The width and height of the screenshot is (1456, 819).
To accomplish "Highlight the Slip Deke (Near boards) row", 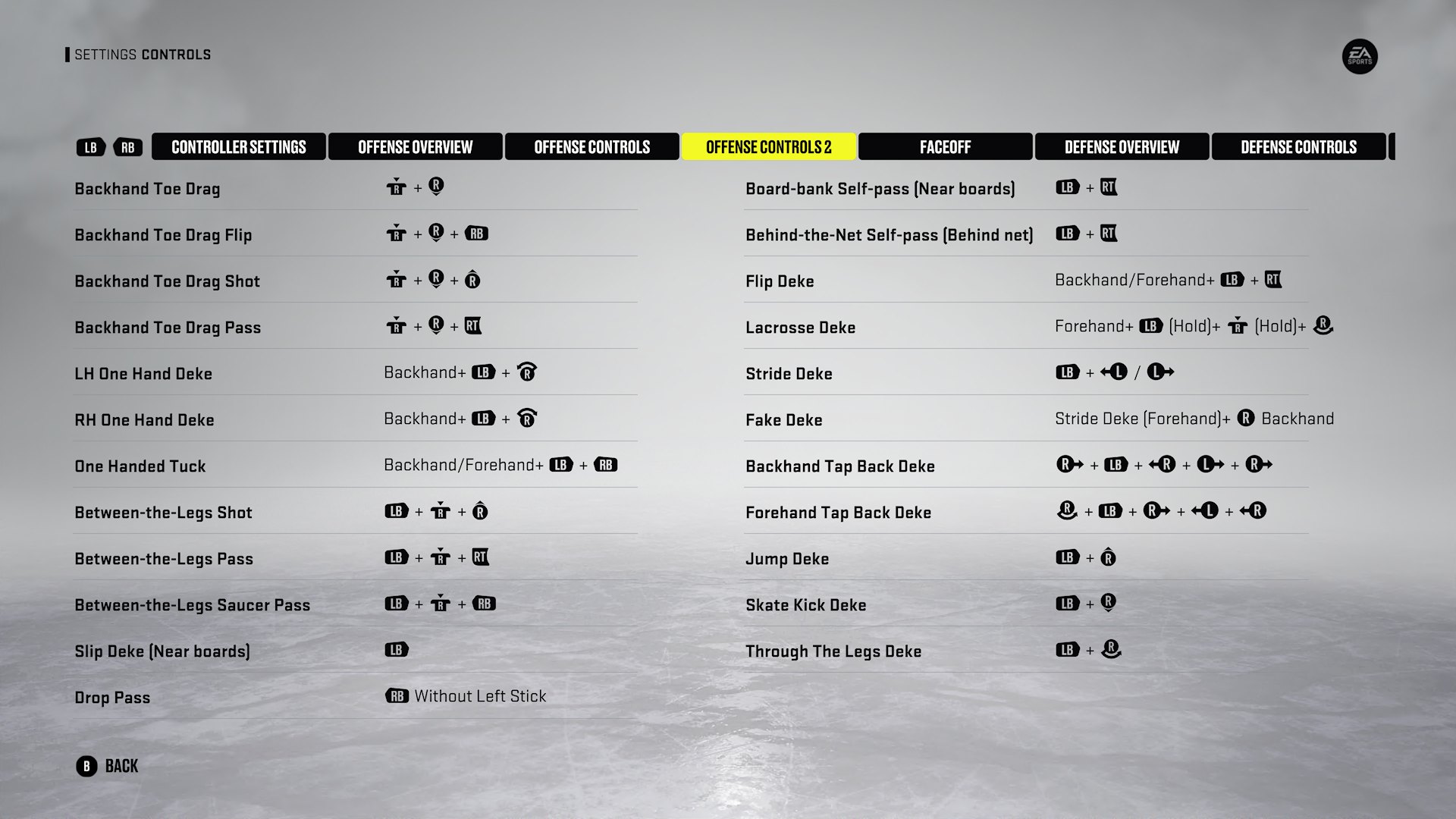I will point(162,651).
